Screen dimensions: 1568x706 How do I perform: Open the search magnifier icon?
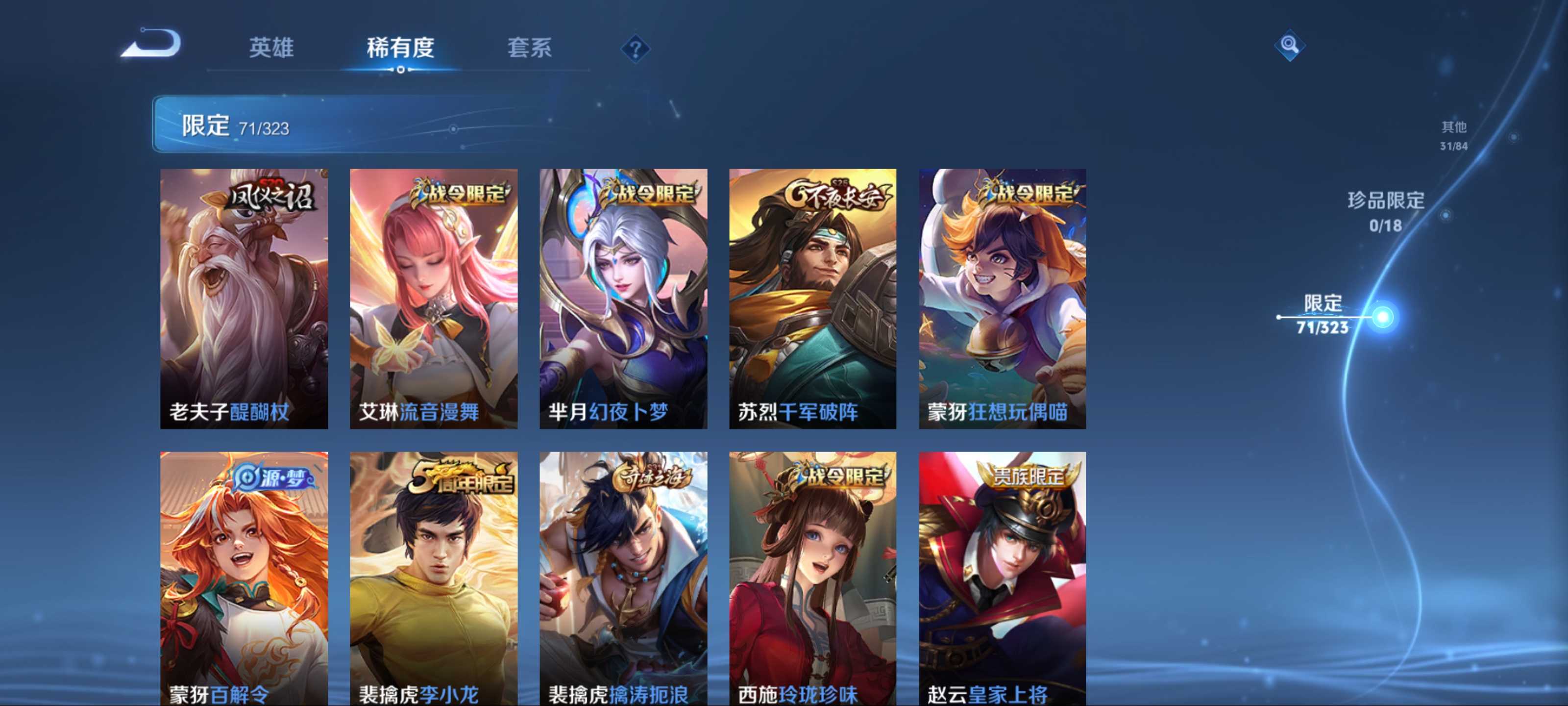(1289, 45)
